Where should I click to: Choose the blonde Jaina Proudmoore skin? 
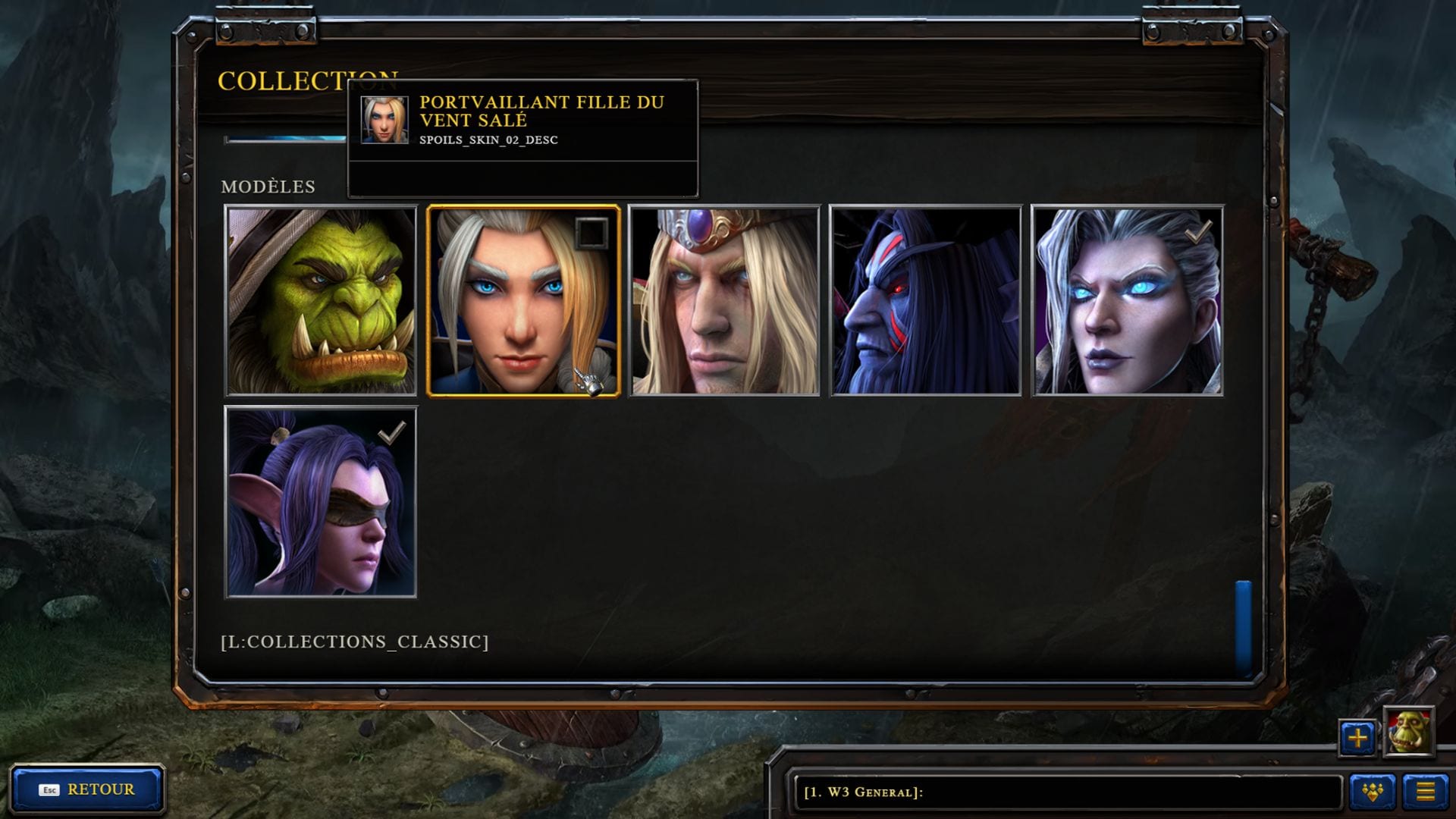click(522, 301)
